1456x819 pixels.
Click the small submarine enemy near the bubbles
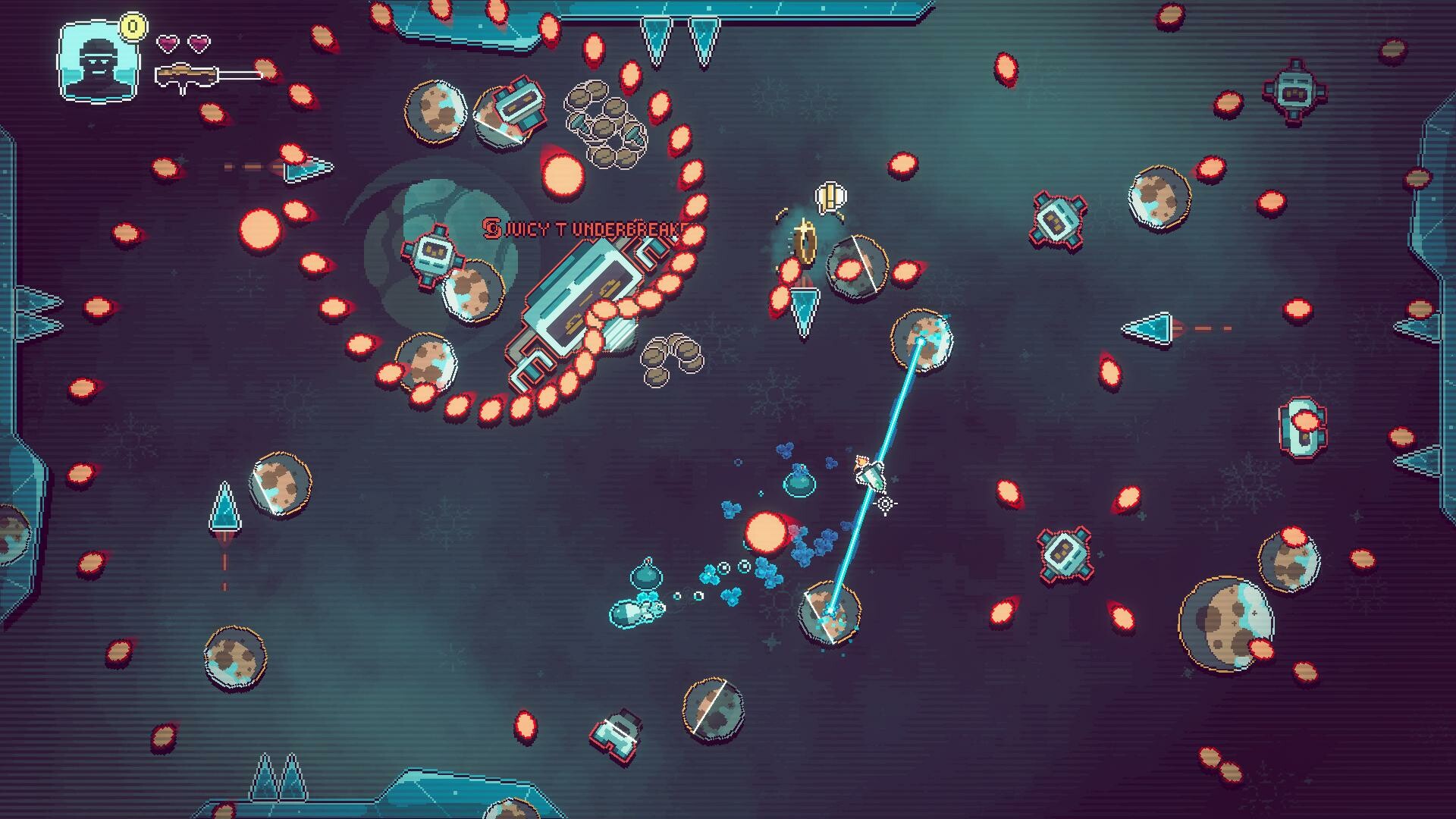(x=635, y=614)
